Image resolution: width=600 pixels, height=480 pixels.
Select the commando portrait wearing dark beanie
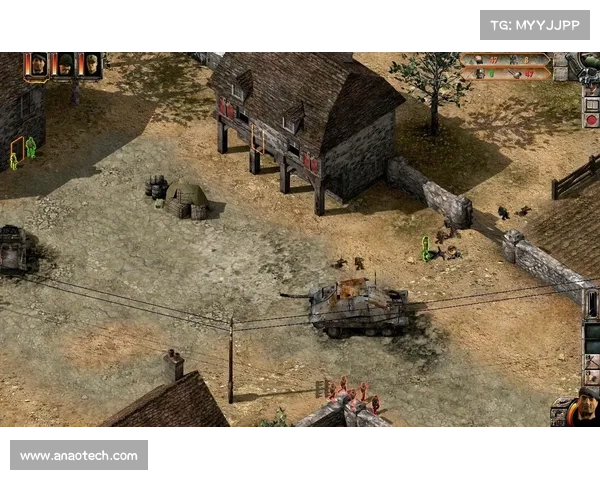coord(64,64)
